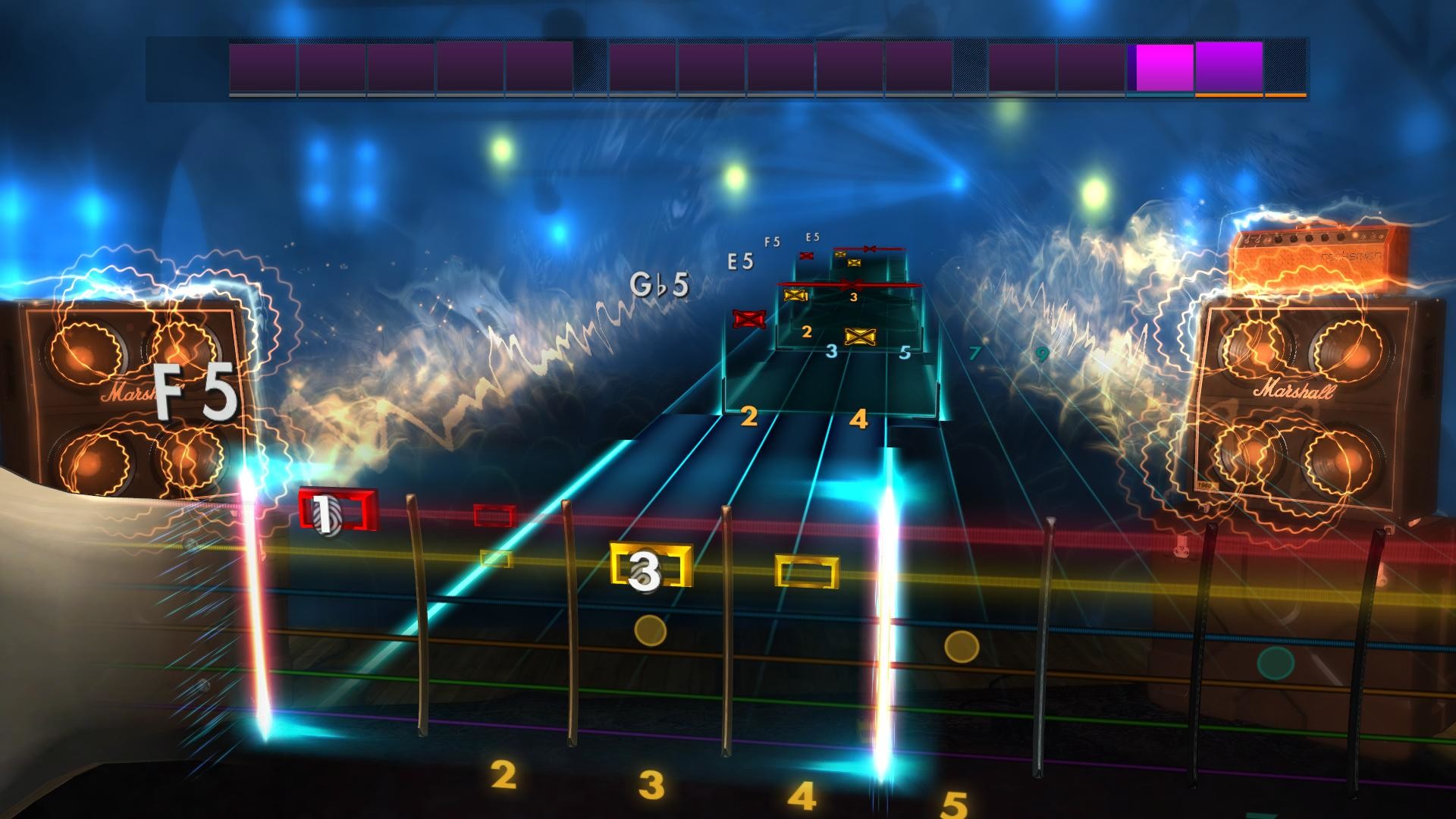The width and height of the screenshot is (1456, 819).
Task: Select the last purple phrase segment
Action: [x=1228, y=68]
